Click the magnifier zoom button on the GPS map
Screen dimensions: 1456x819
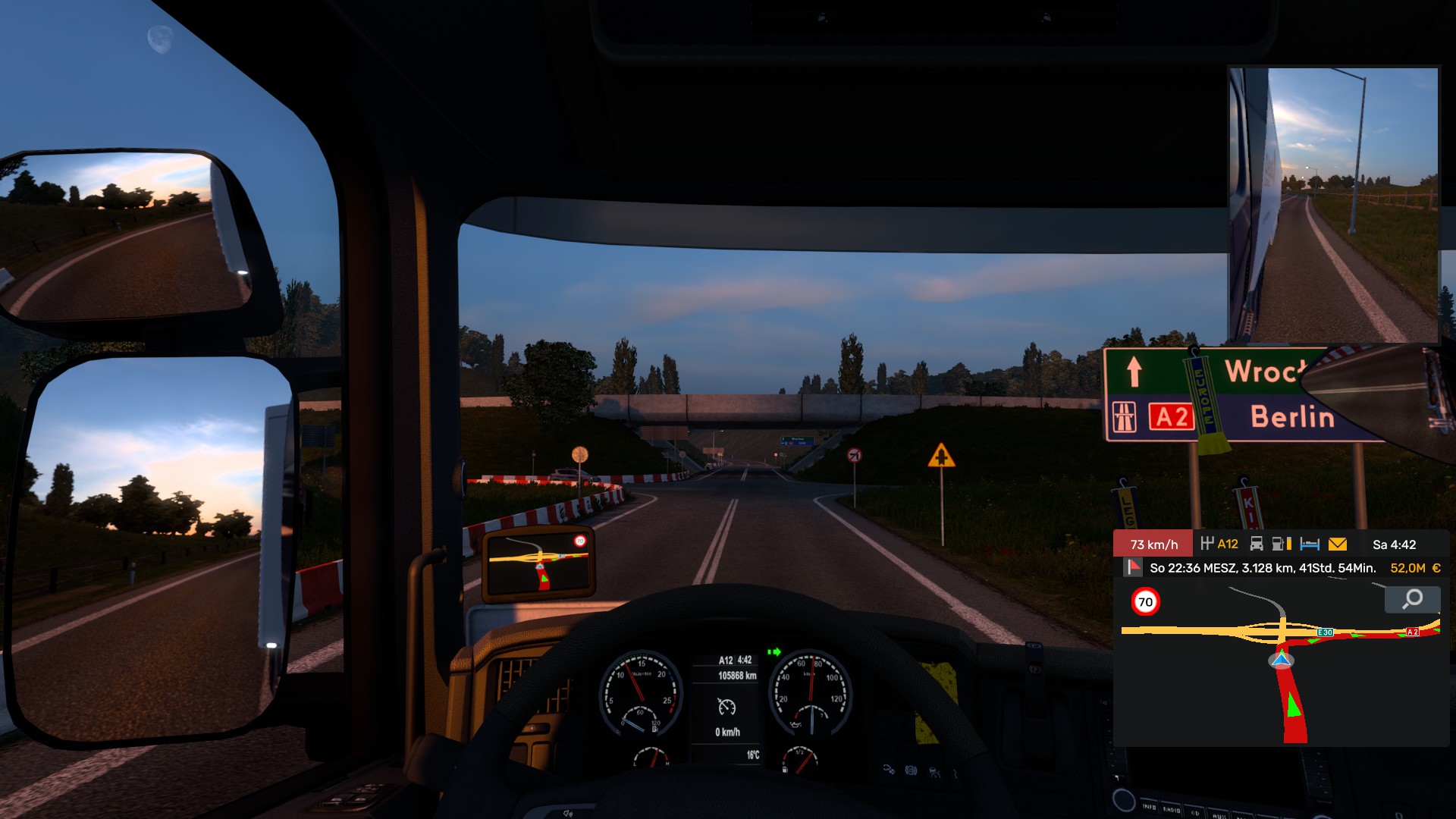pos(1412,600)
